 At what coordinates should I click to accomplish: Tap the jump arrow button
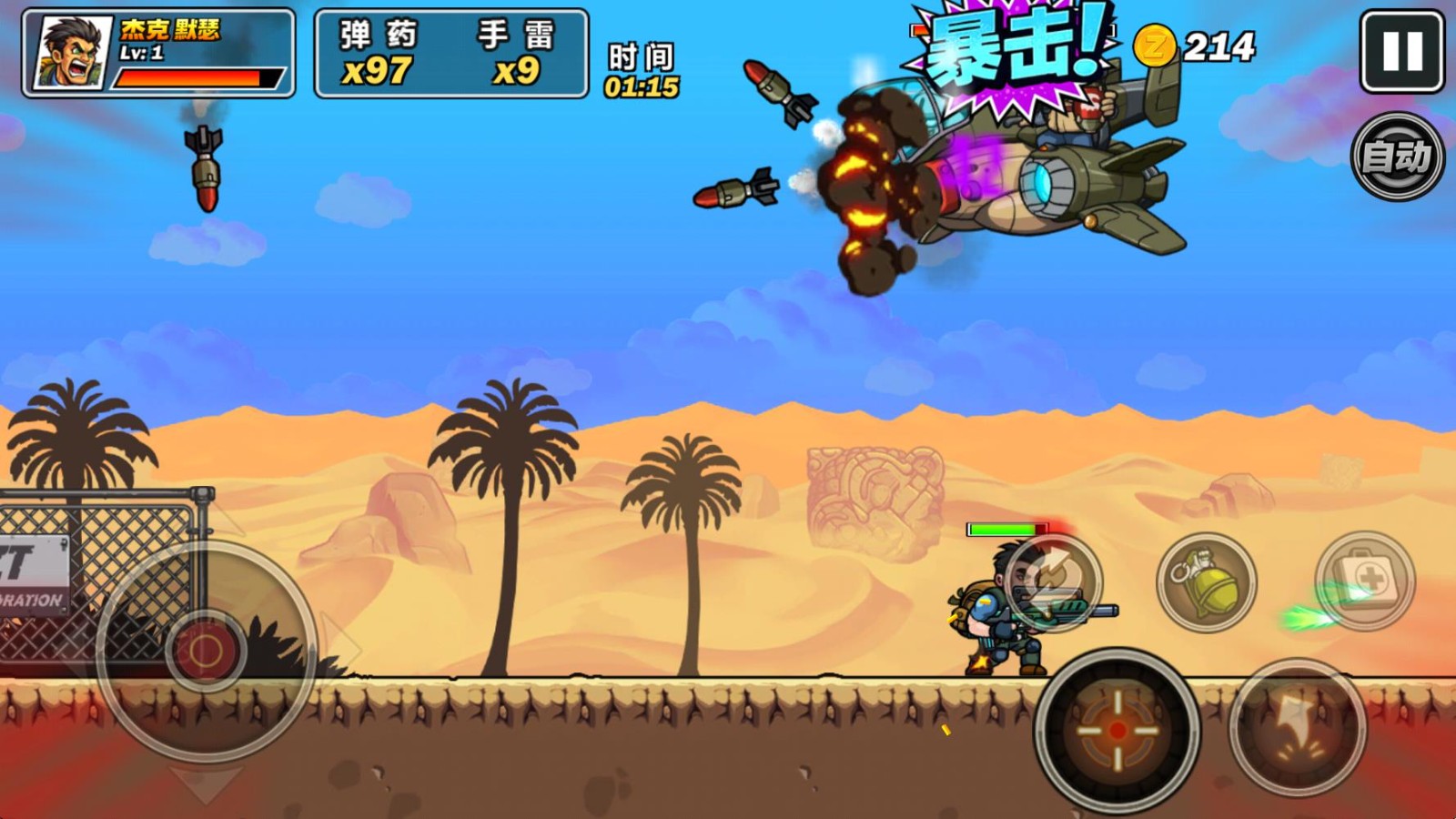pyautogui.click(x=1298, y=728)
